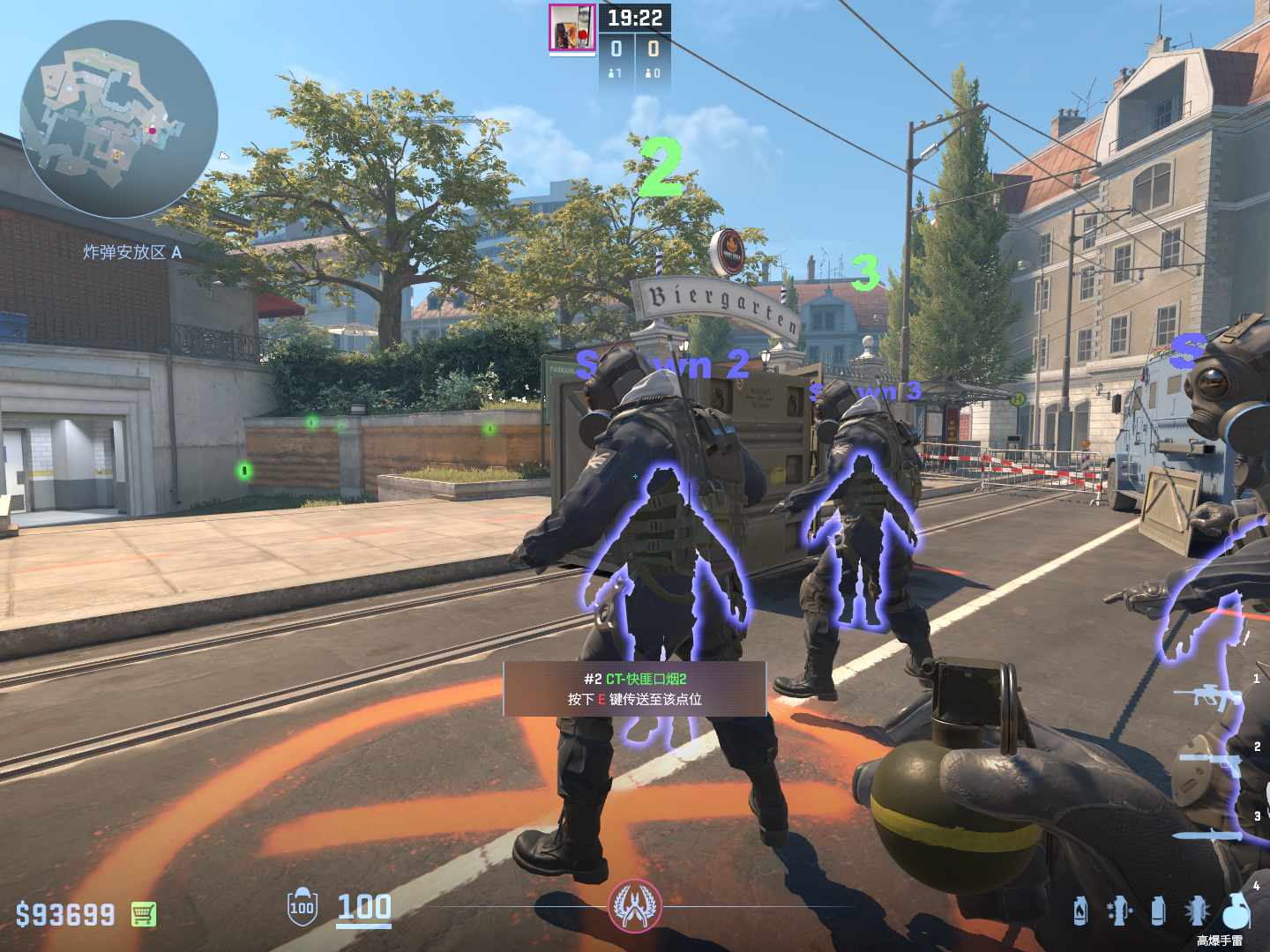
Task: Select the decoy grenade icon
Action: pyautogui.click(x=1118, y=911)
